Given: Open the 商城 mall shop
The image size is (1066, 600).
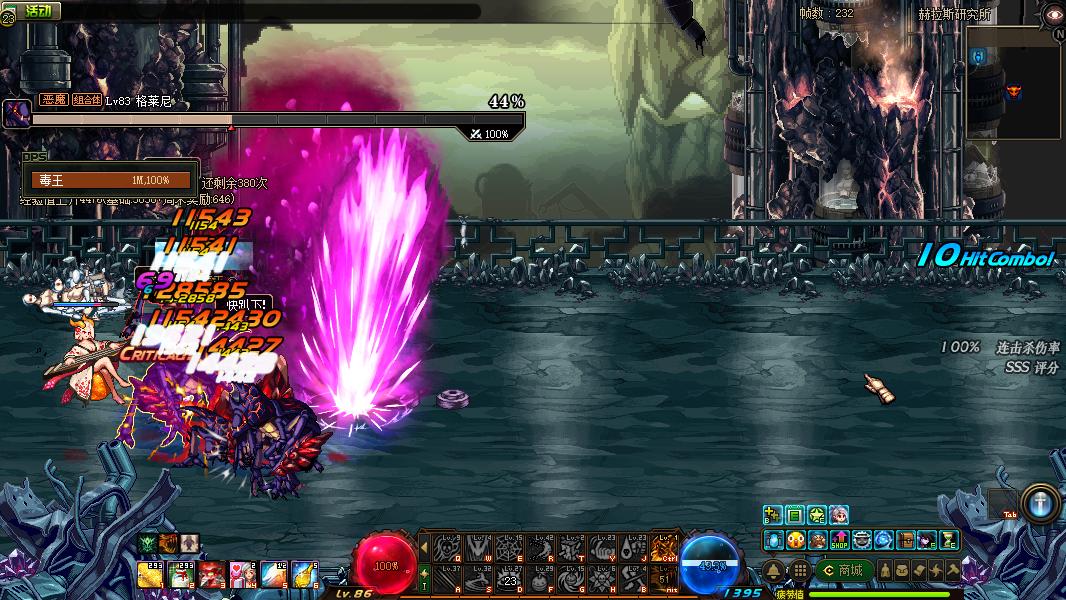Looking at the screenshot, I should tap(843, 570).
